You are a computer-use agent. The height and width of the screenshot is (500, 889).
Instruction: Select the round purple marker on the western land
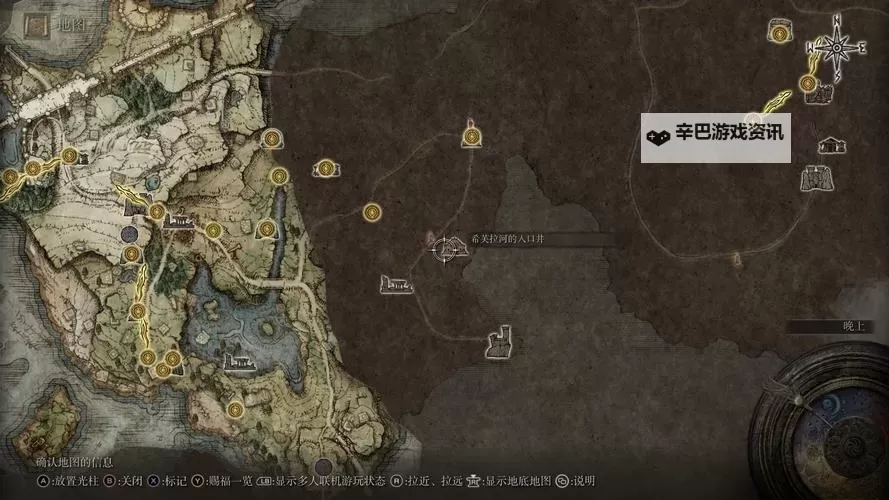129,234
